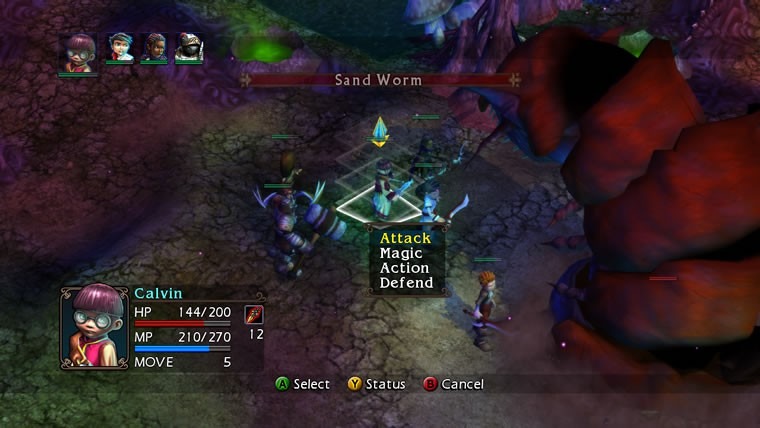The image size is (760, 428).
Task: Open the Action command option
Action: (x=404, y=268)
